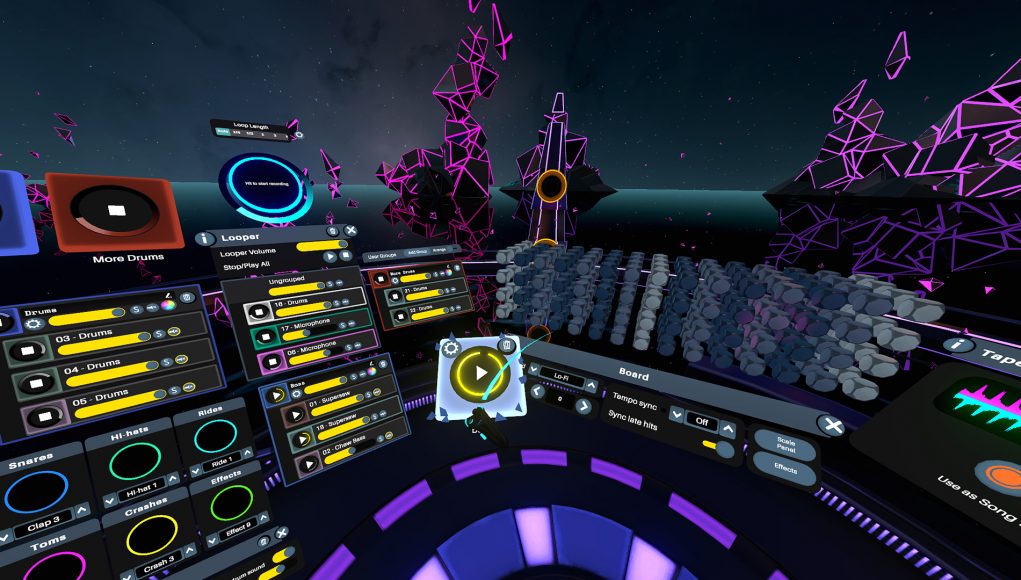The image size is (1021, 580).
Task: Open the Drums group color wheel
Action: [167, 304]
